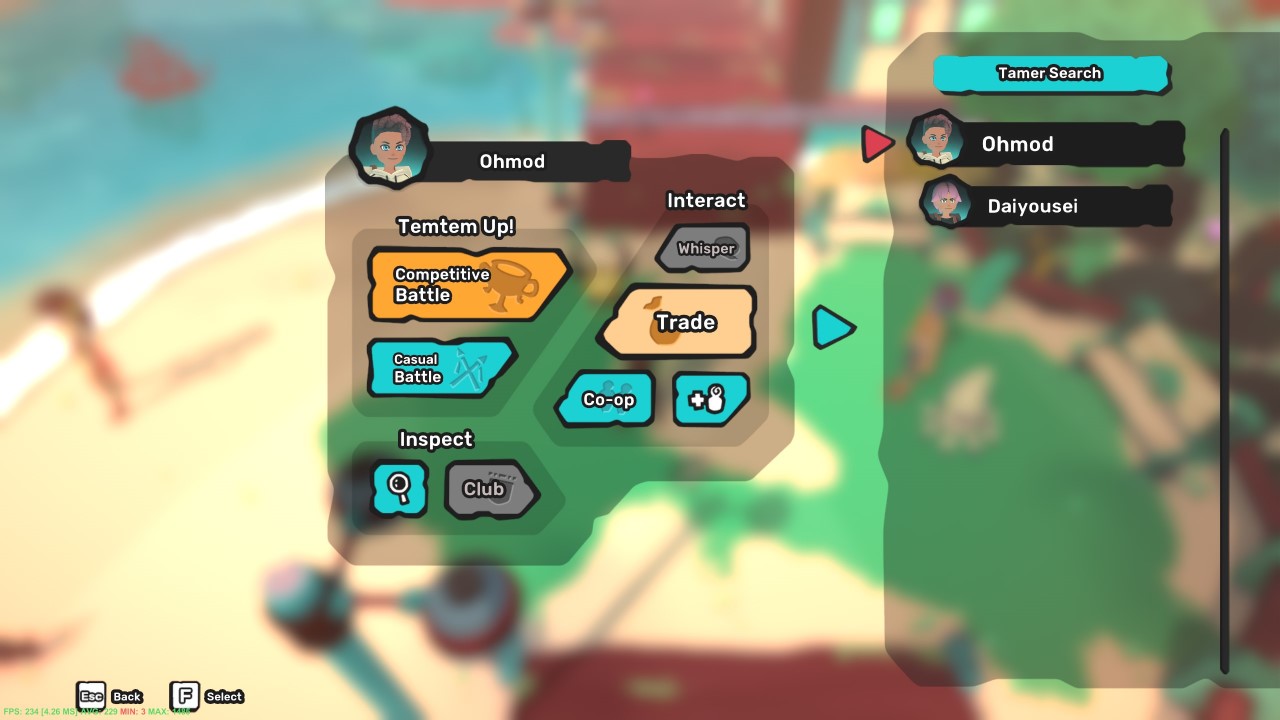Open Tamer Search

point(1050,72)
